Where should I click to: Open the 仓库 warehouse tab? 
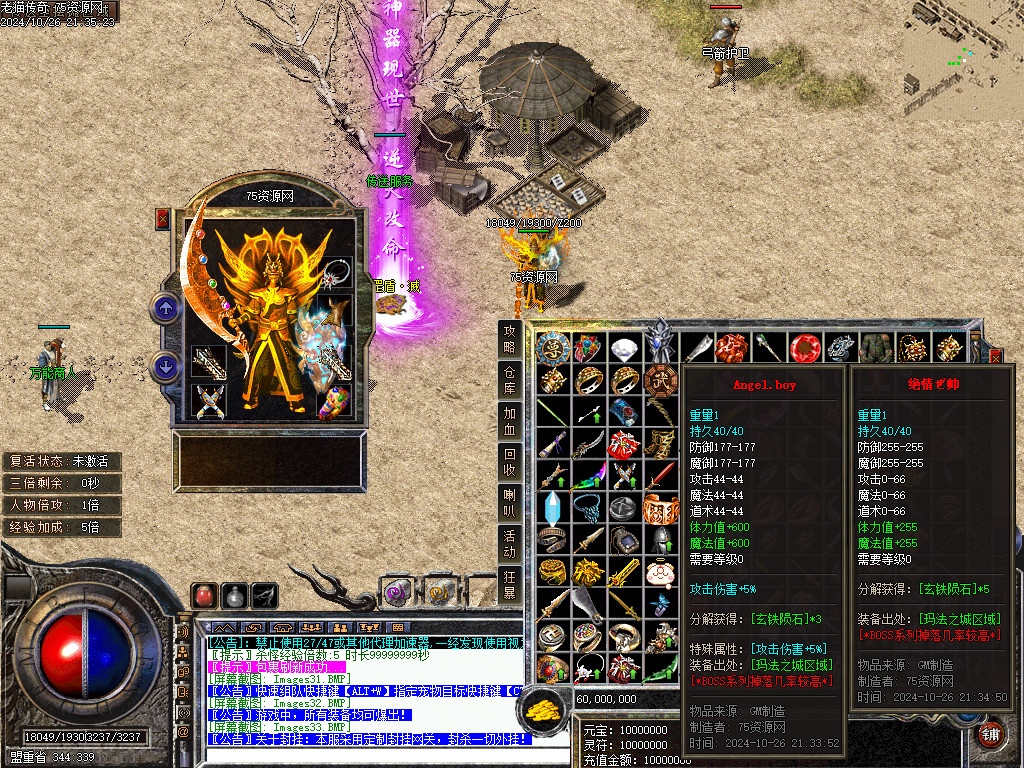pos(510,380)
